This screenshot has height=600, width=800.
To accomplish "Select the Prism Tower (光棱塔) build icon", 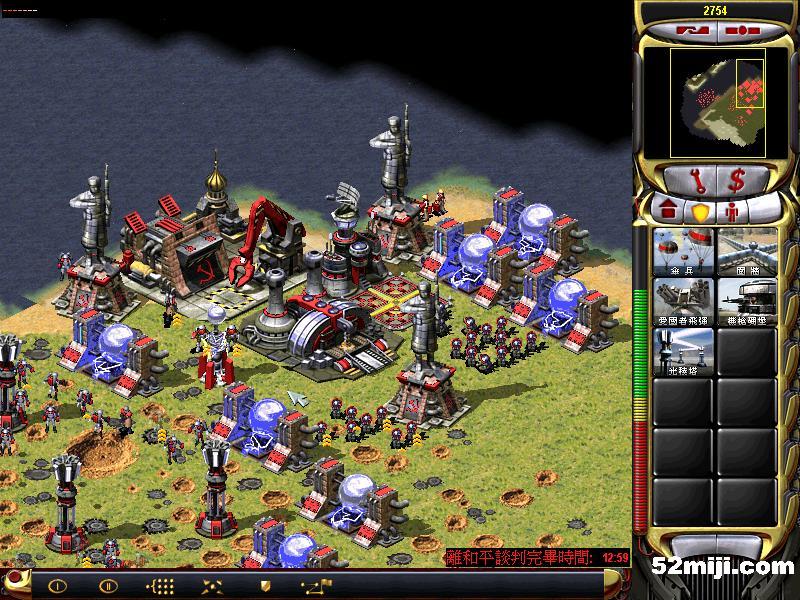I will (682, 352).
